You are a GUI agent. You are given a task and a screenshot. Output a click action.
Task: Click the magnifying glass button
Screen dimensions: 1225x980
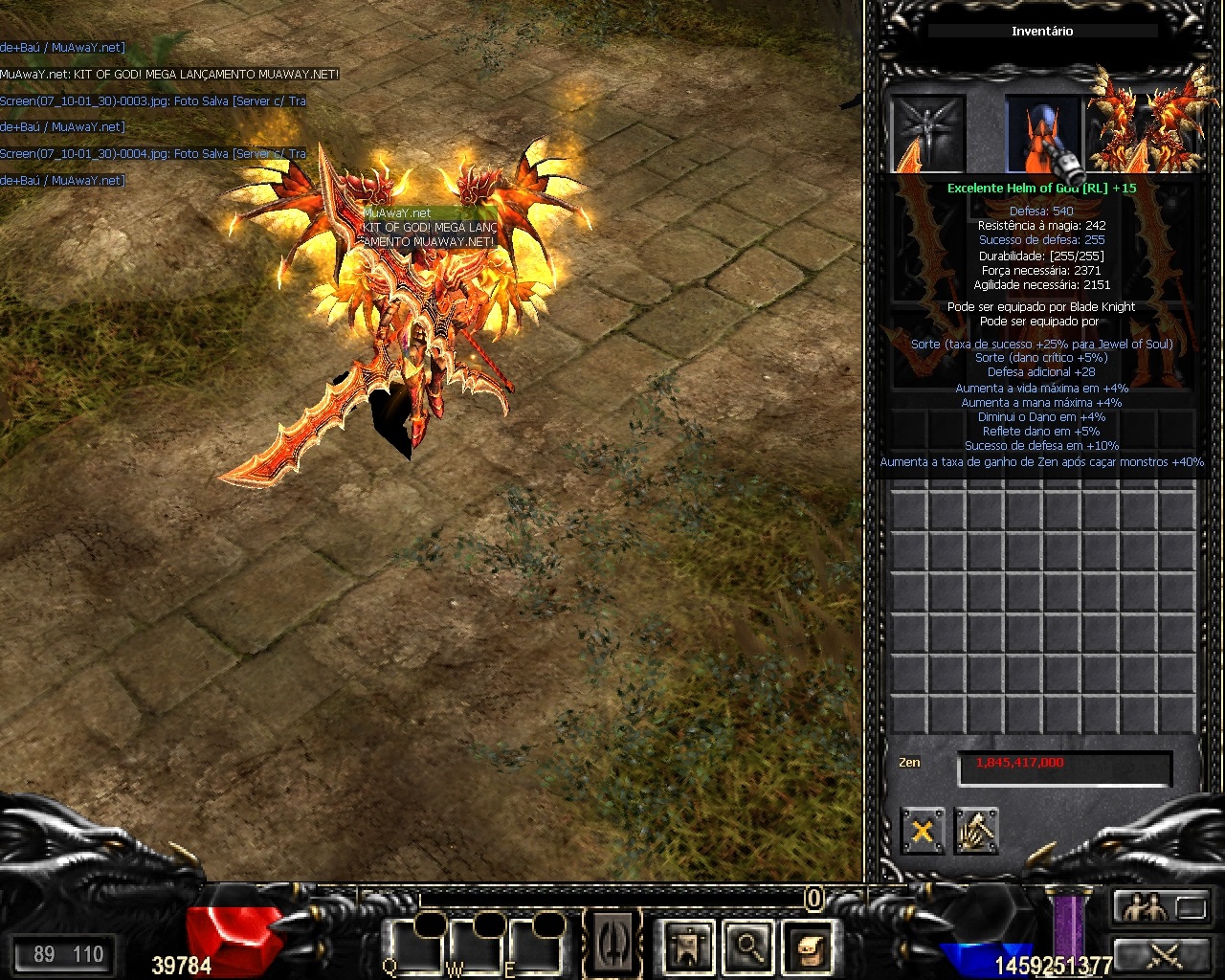pos(748,947)
